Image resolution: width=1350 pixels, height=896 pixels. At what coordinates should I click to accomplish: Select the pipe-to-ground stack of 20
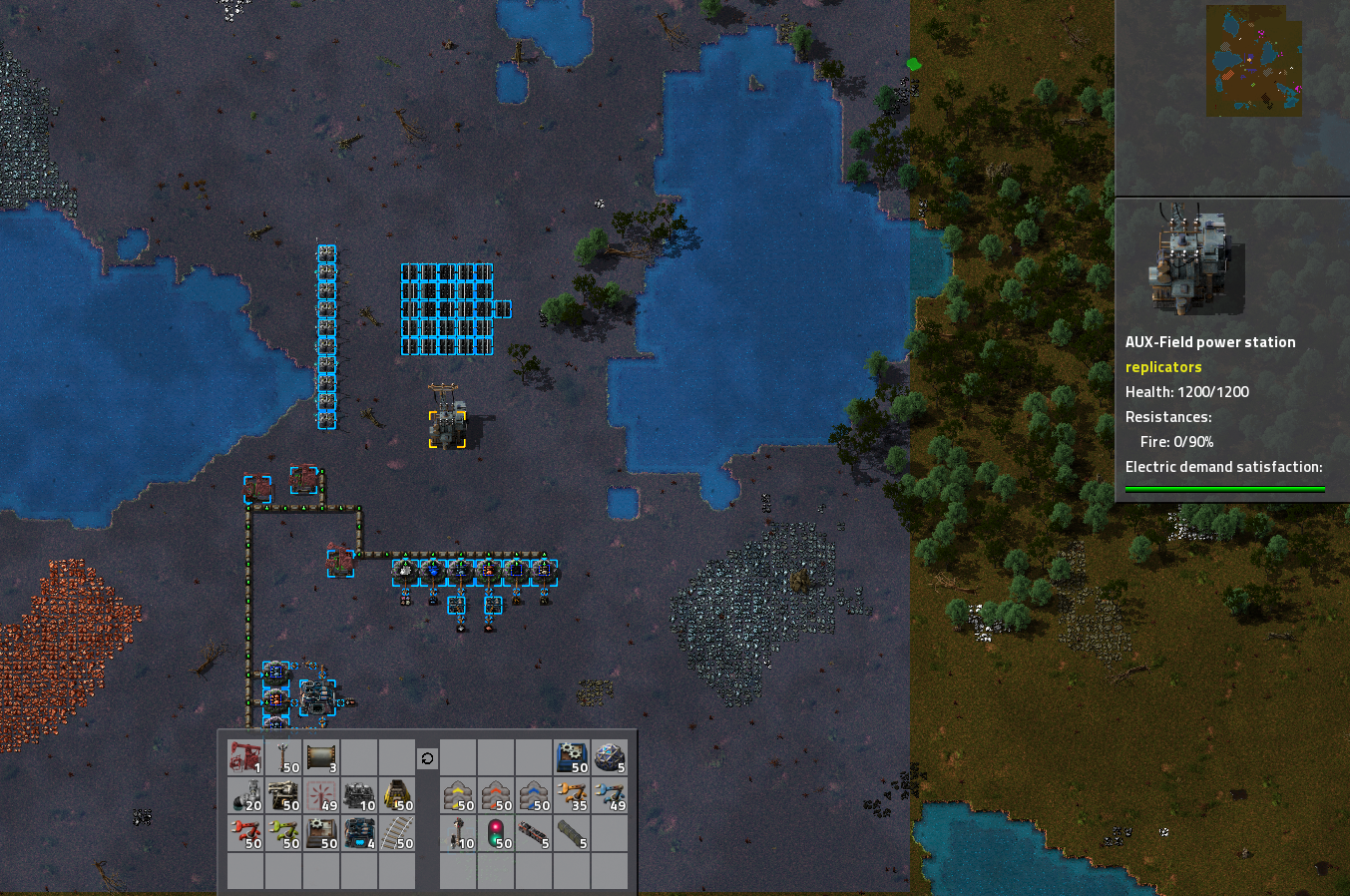coord(245,796)
